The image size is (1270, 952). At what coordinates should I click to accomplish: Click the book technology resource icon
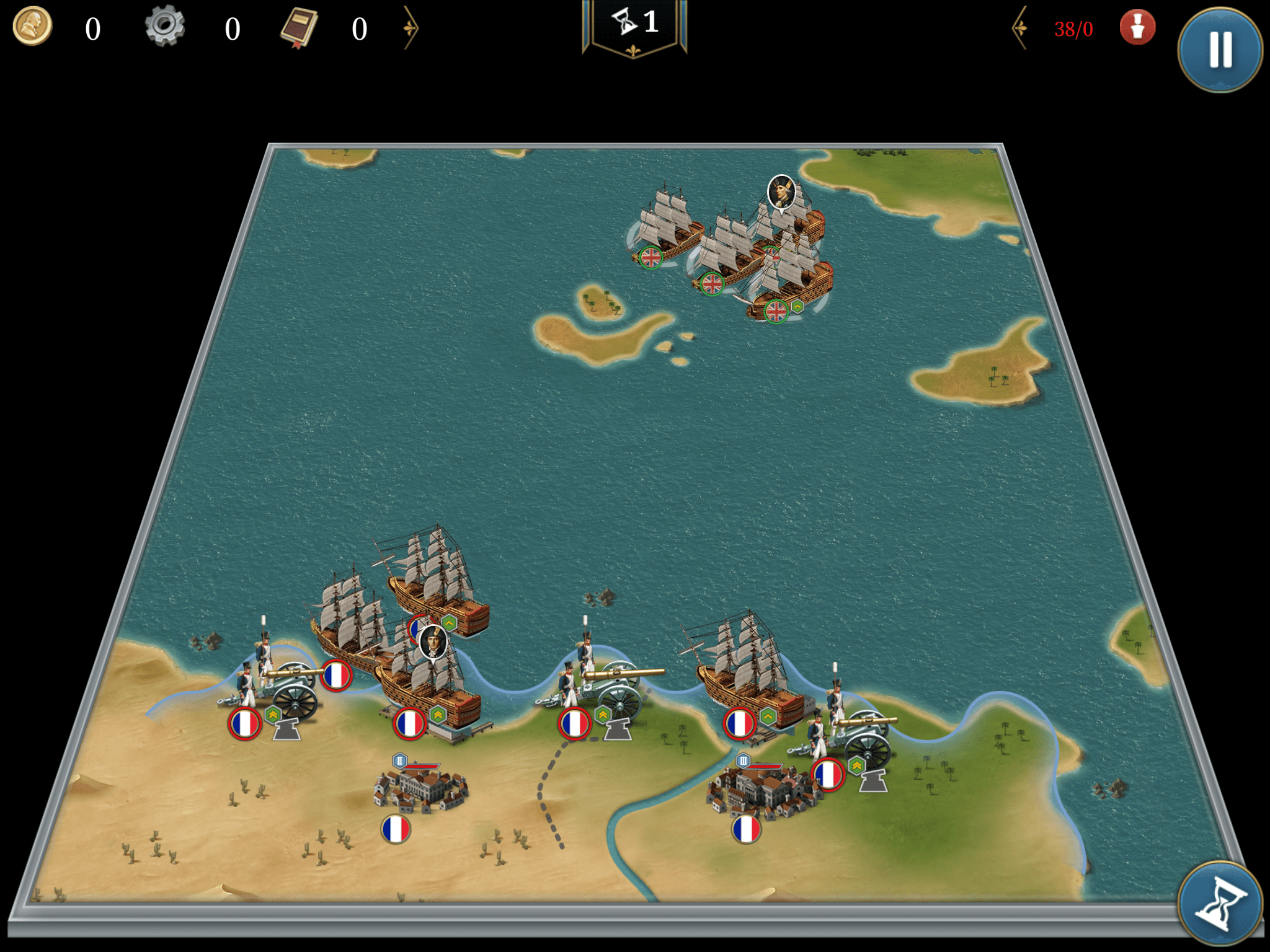point(299,28)
